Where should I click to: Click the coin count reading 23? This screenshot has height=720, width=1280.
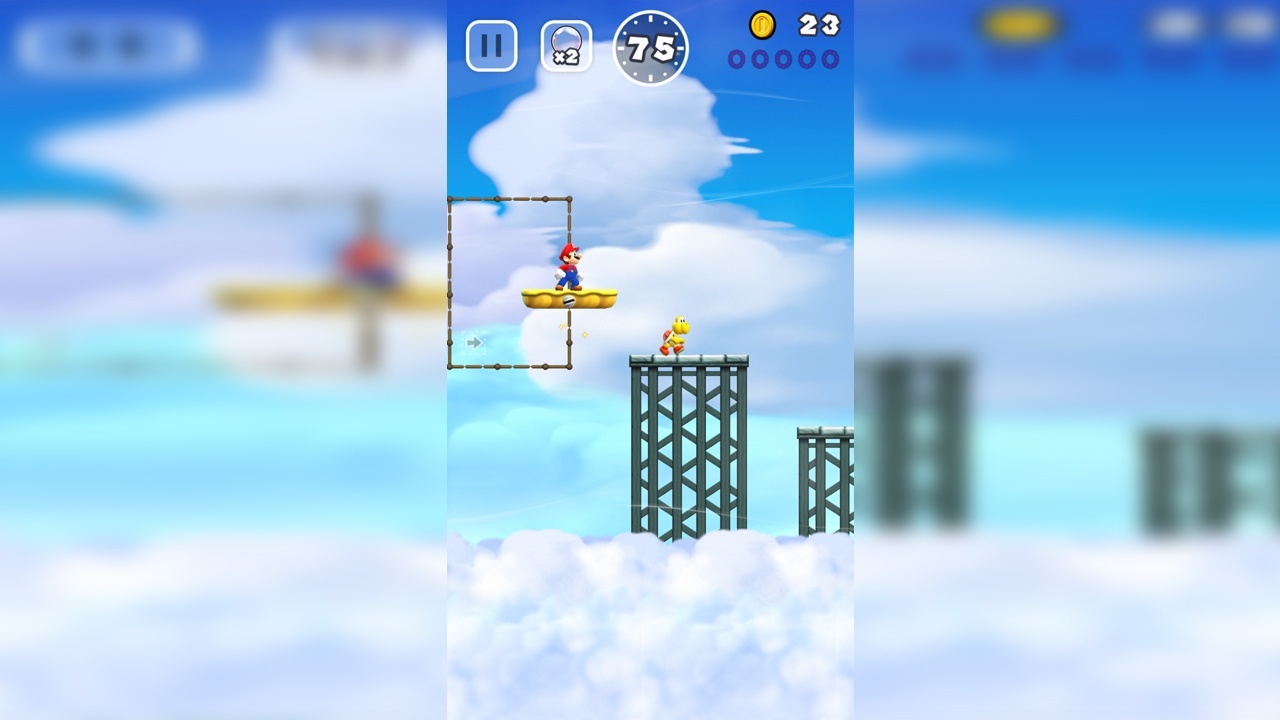coord(818,25)
